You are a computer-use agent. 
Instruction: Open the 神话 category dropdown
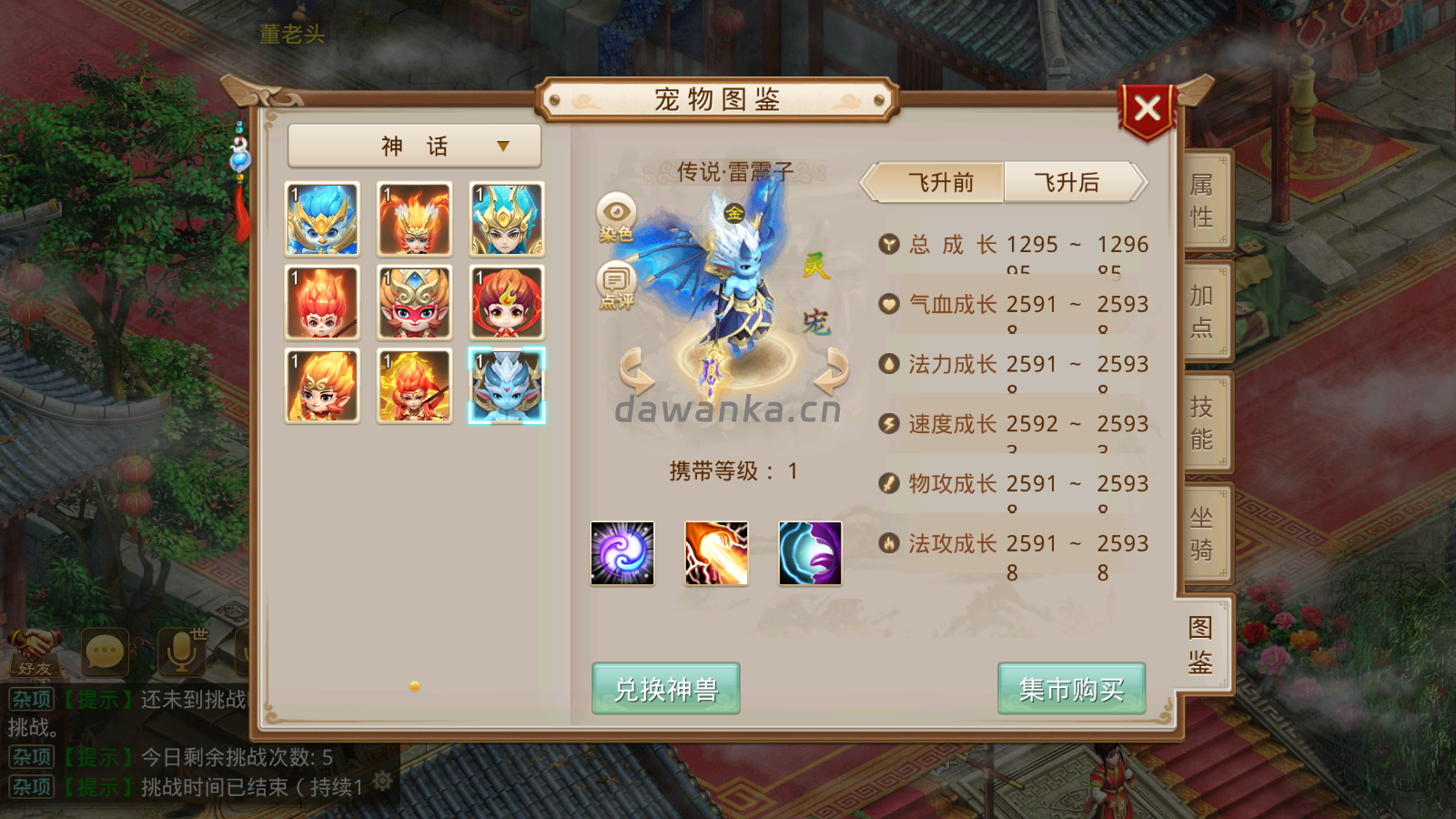414,144
